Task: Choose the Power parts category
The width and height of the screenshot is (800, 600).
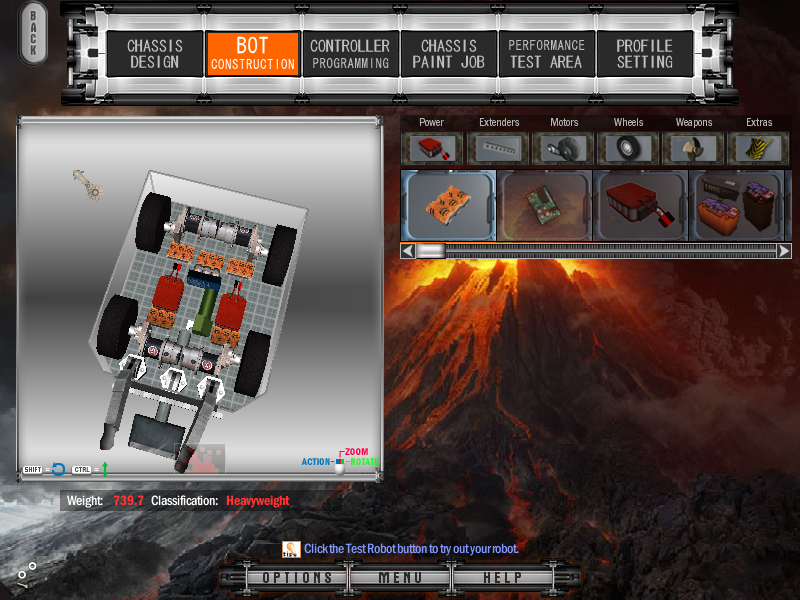Action: coord(433,148)
